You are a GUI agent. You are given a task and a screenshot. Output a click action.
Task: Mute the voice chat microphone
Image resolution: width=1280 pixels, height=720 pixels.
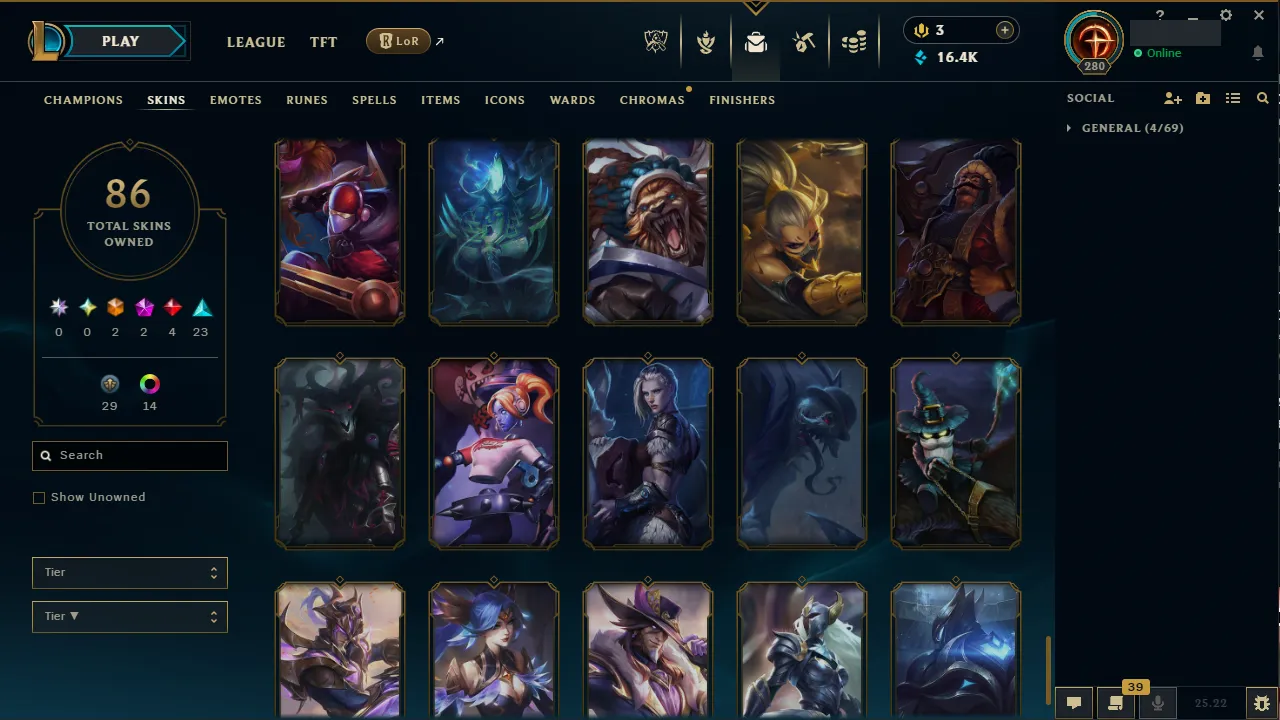1158,702
